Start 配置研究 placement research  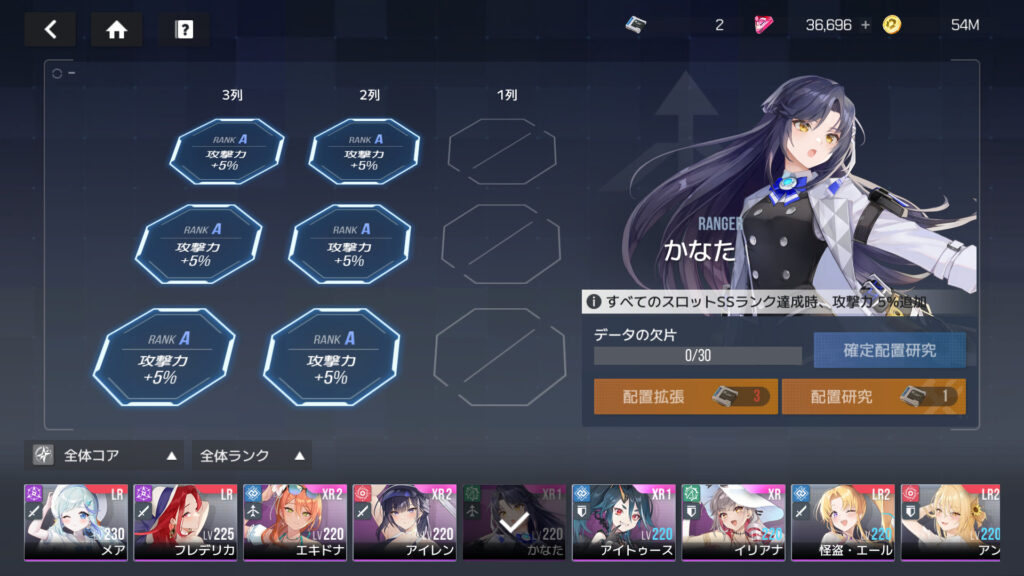point(873,396)
